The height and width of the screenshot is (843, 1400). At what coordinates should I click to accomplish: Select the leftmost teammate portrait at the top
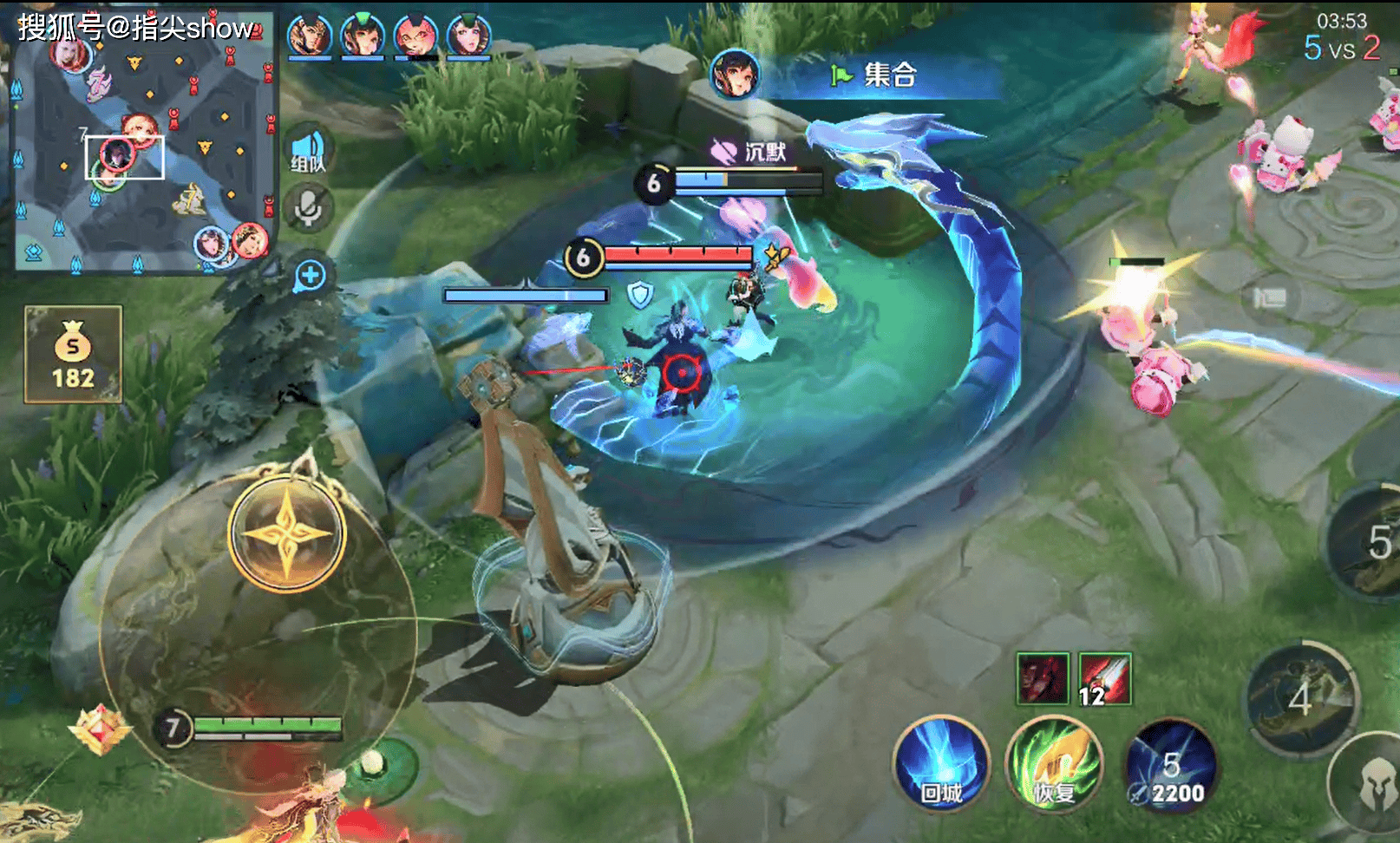click(309, 36)
